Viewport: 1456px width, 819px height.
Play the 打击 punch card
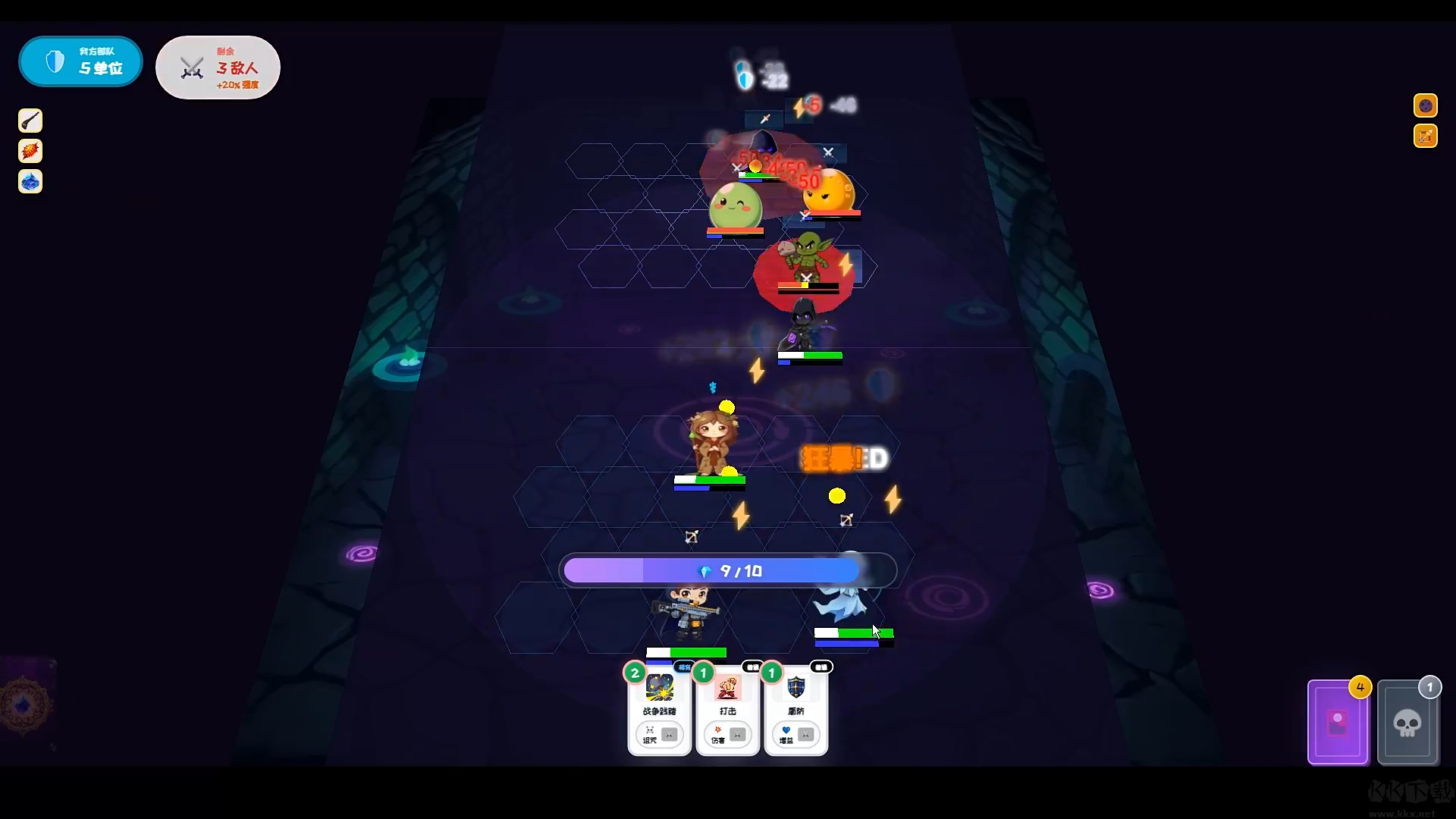coord(727,711)
